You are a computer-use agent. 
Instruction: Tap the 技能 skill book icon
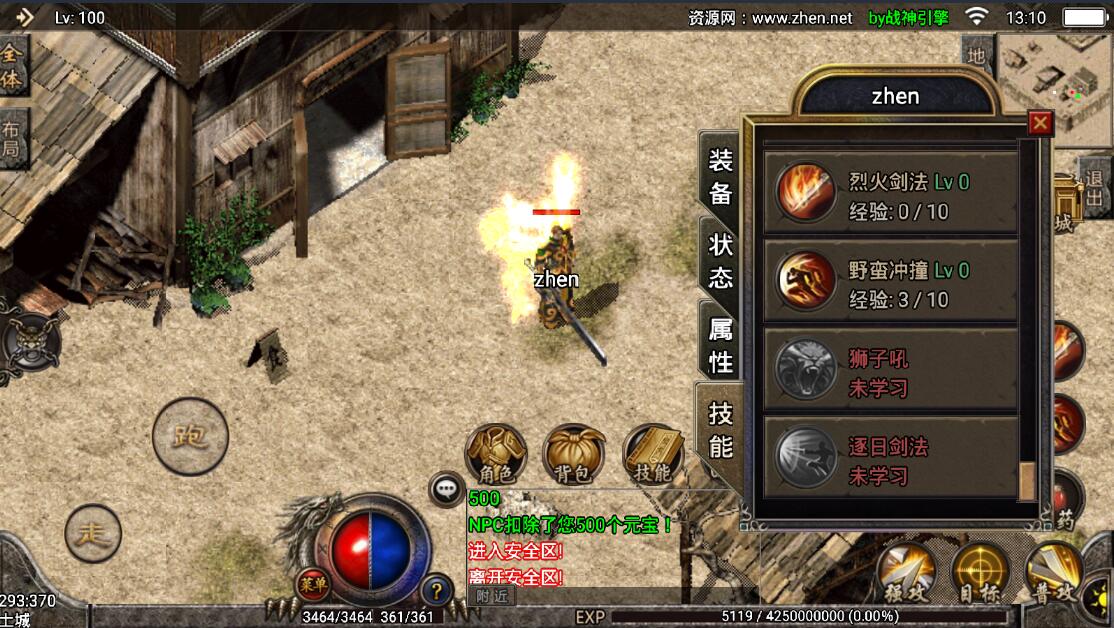(652, 456)
